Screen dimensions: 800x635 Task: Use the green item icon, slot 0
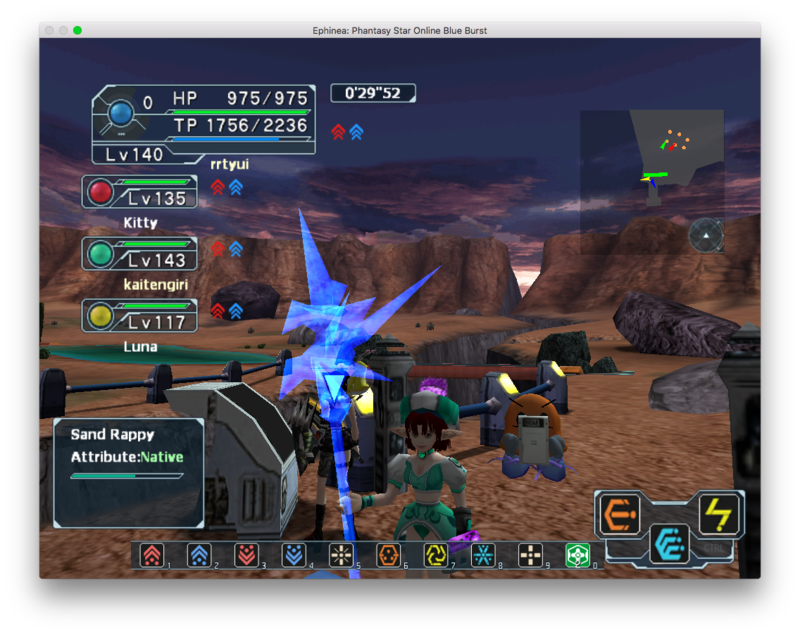point(578,555)
